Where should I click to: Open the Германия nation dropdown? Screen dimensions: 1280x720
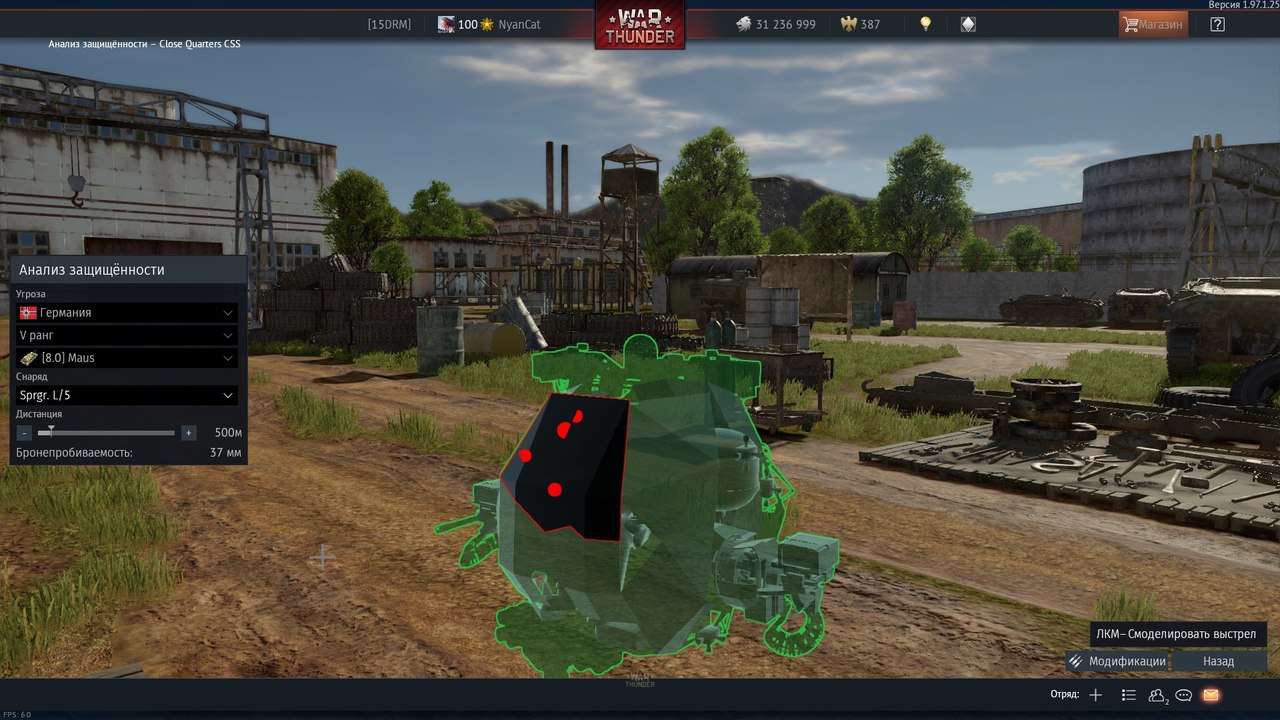[x=127, y=313]
